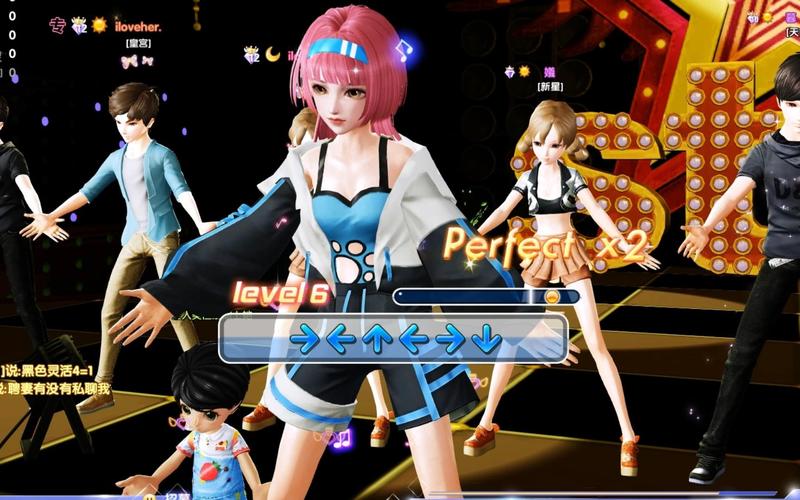Select the iloveher. player name tag
800x500 pixels.
point(137,26)
